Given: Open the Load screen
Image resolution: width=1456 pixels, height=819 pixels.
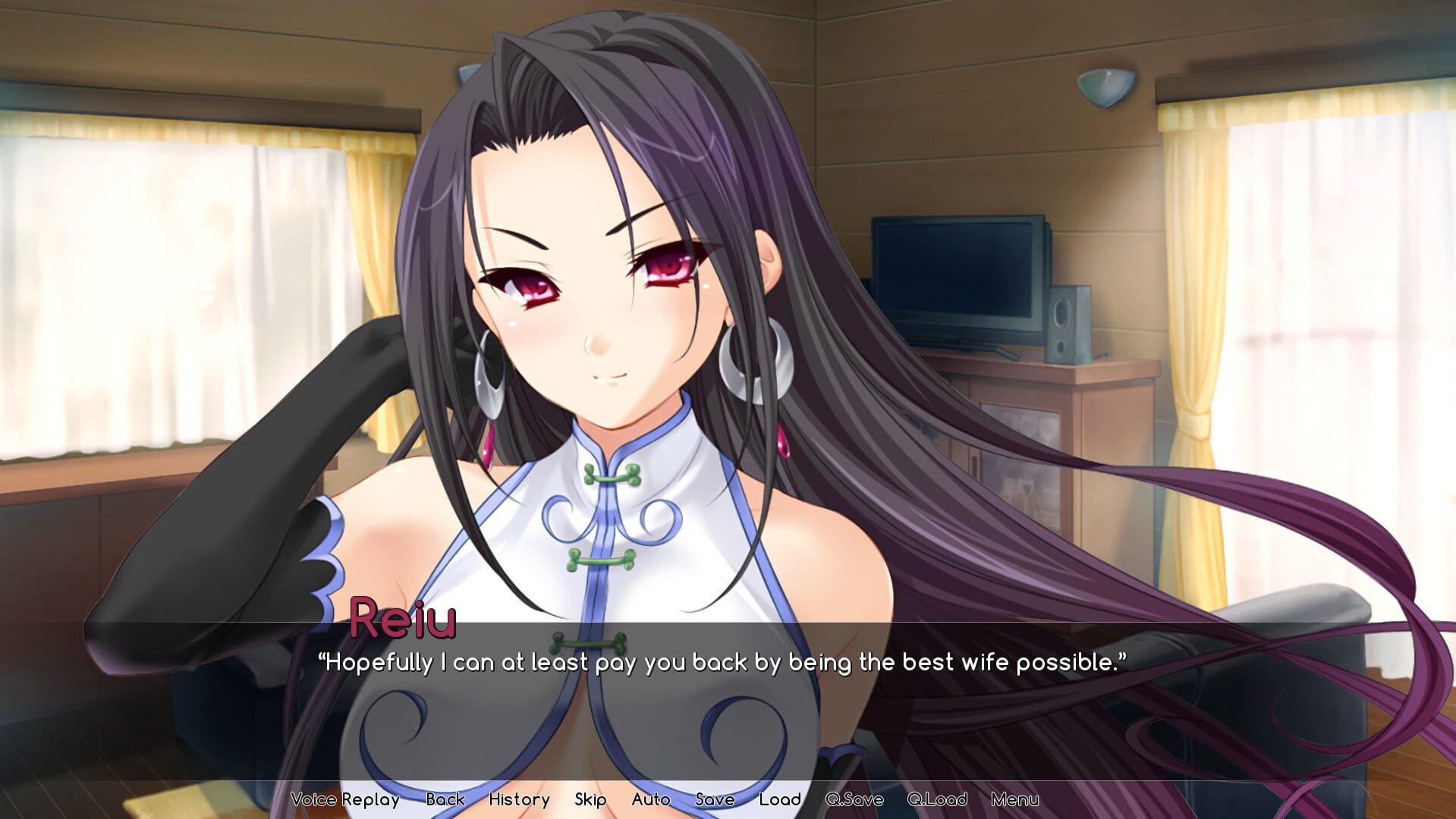Looking at the screenshot, I should point(781,799).
